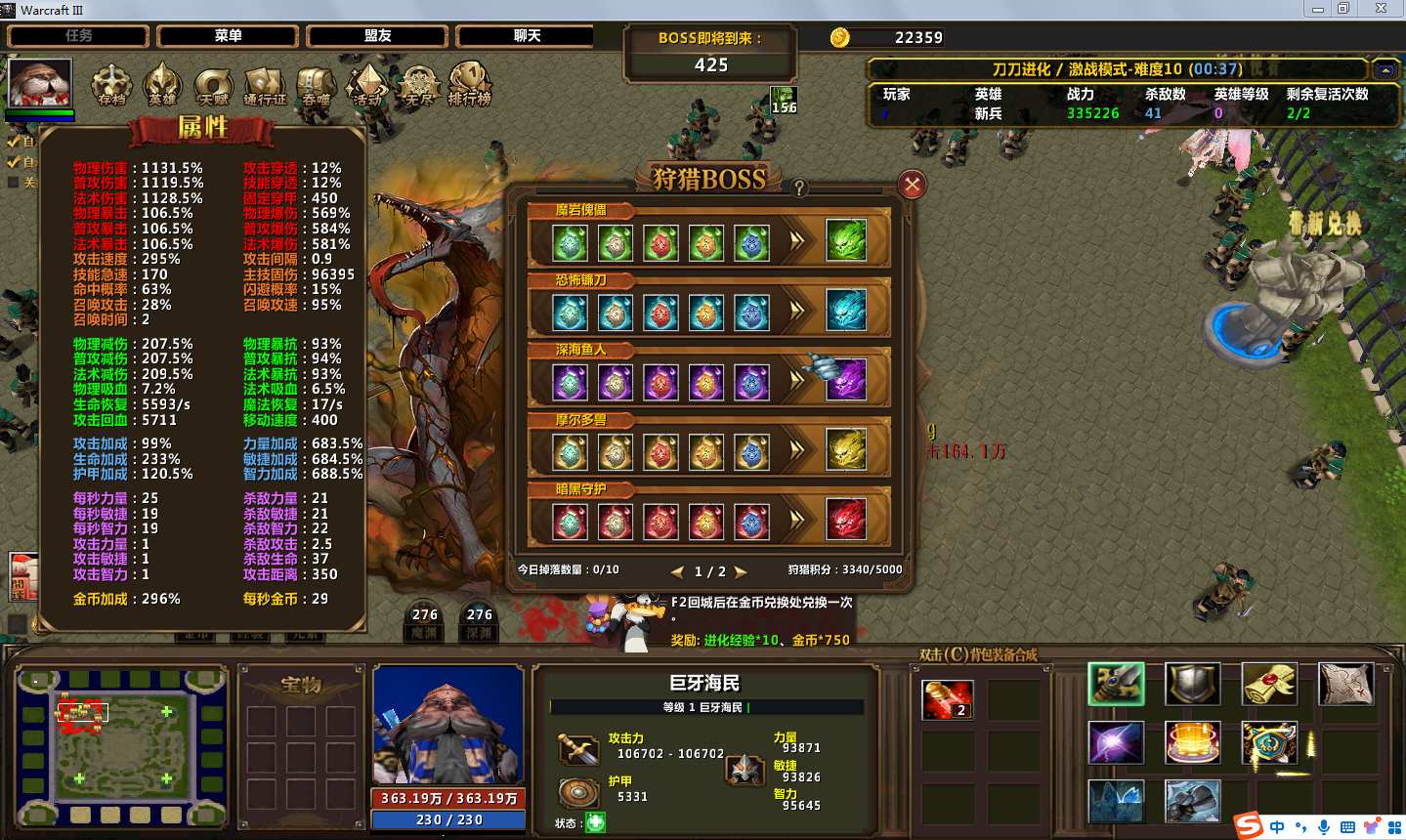Open the 天赋 talent icon

point(213,85)
